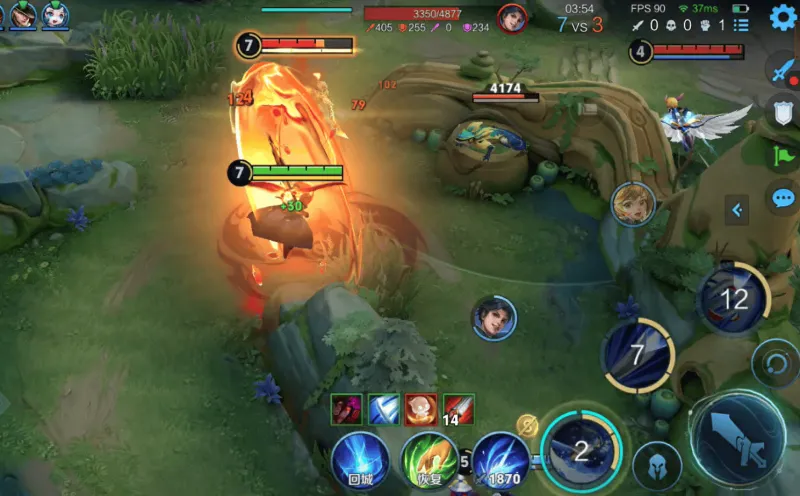Viewport: 800px width, 496px height.
Task: Open the quick chat bubble
Action: (x=783, y=197)
